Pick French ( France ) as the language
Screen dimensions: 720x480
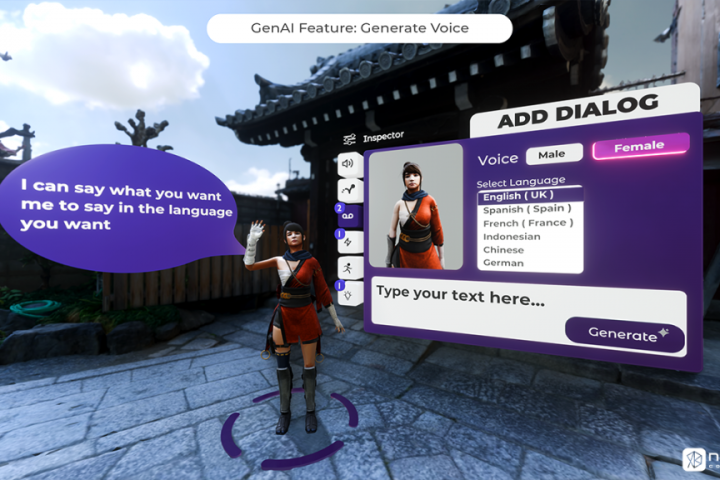[x=526, y=222]
